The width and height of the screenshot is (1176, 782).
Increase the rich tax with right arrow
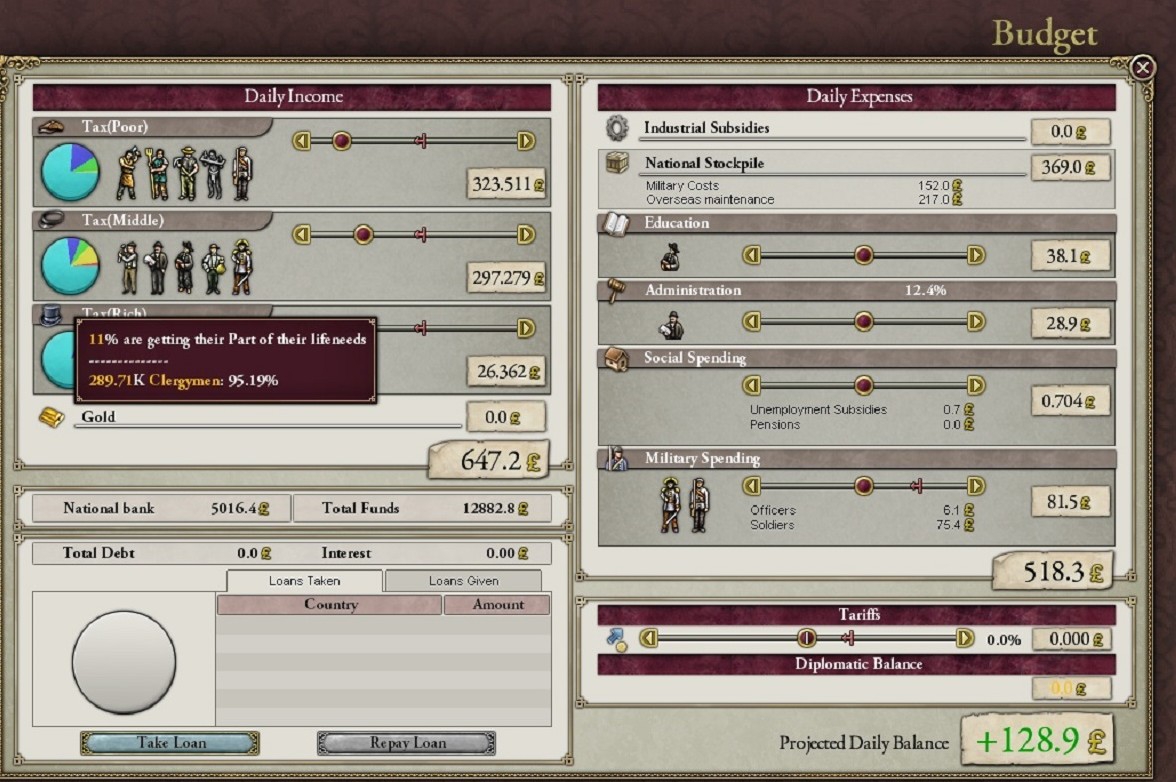coord(526,328)
